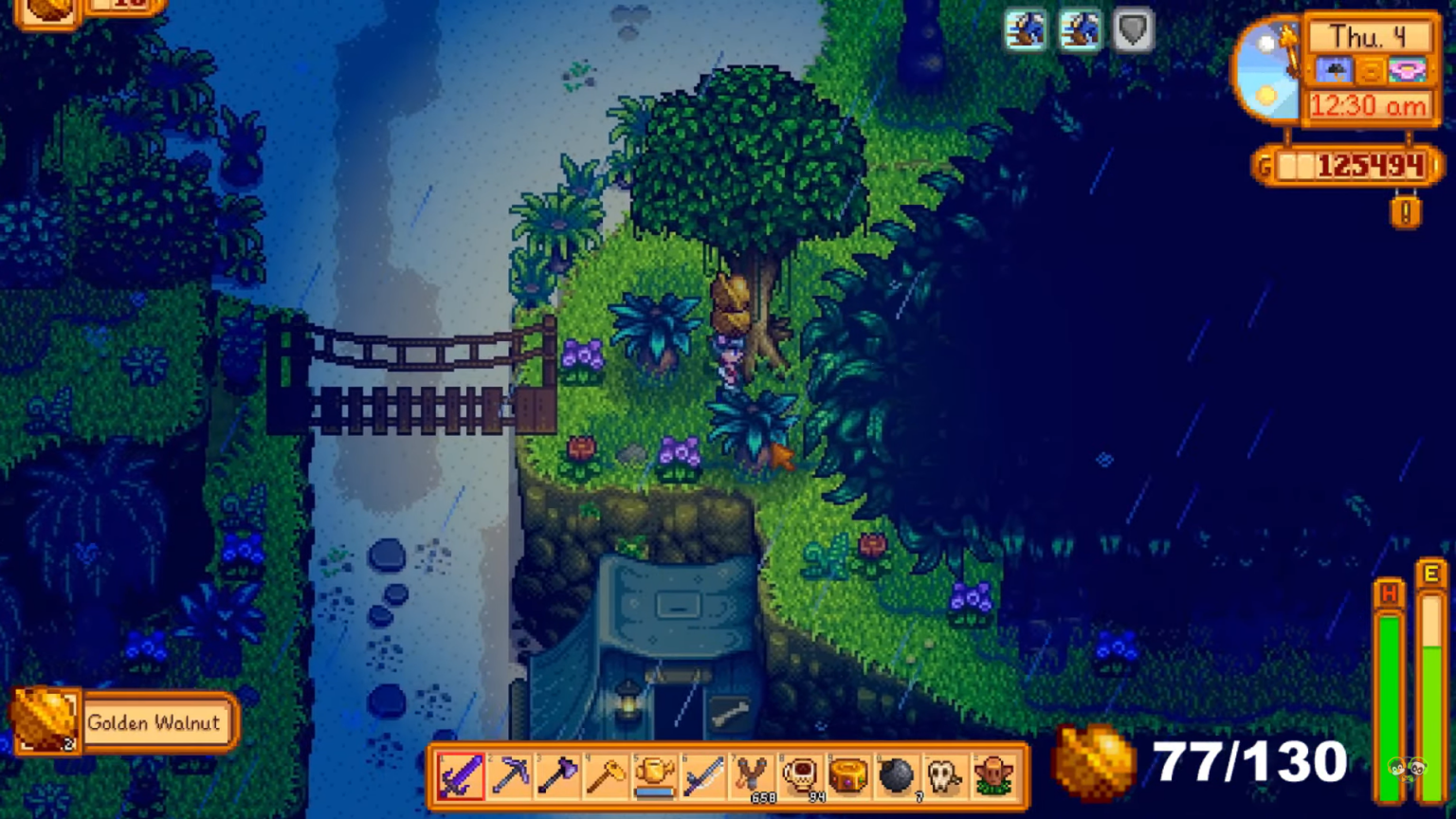The height and width of the screenshot is (819, 1456).
Task: Click the second blue rabbit buff icon
Action: [x=1080, y=29]
